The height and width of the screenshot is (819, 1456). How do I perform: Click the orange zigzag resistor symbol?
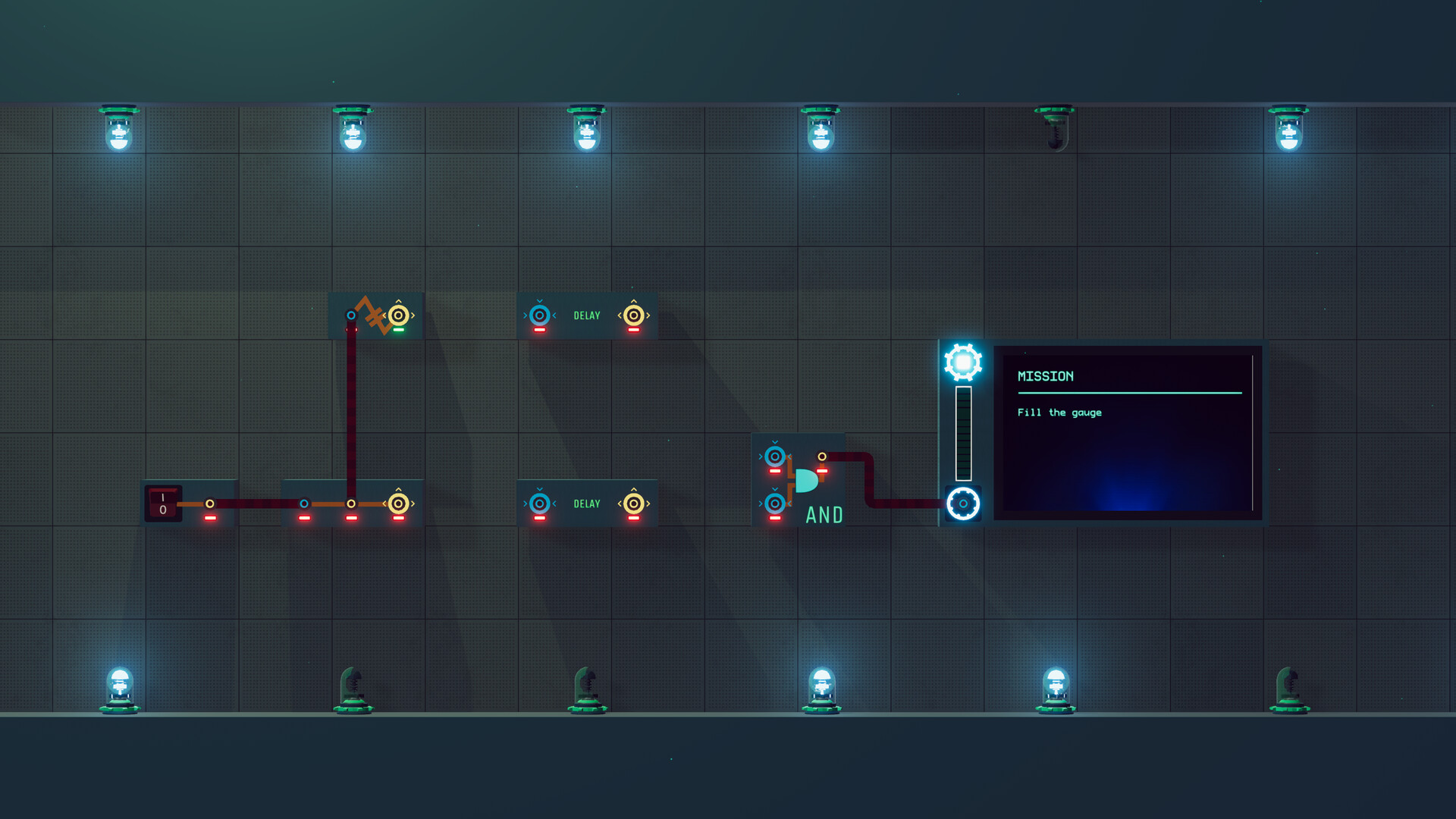click(372, 315)
